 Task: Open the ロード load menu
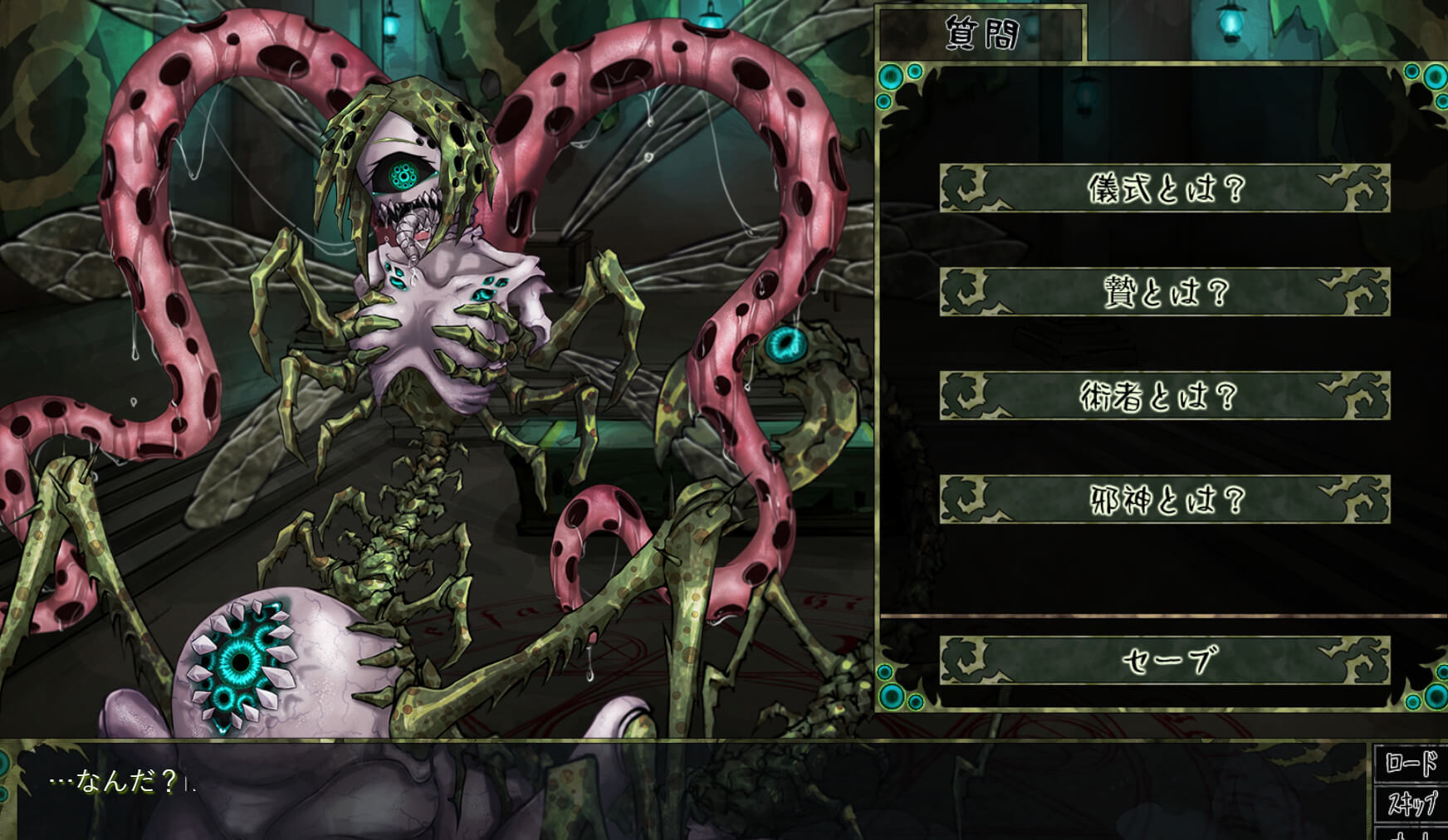pyautogui.click(x=1411, y=763)
